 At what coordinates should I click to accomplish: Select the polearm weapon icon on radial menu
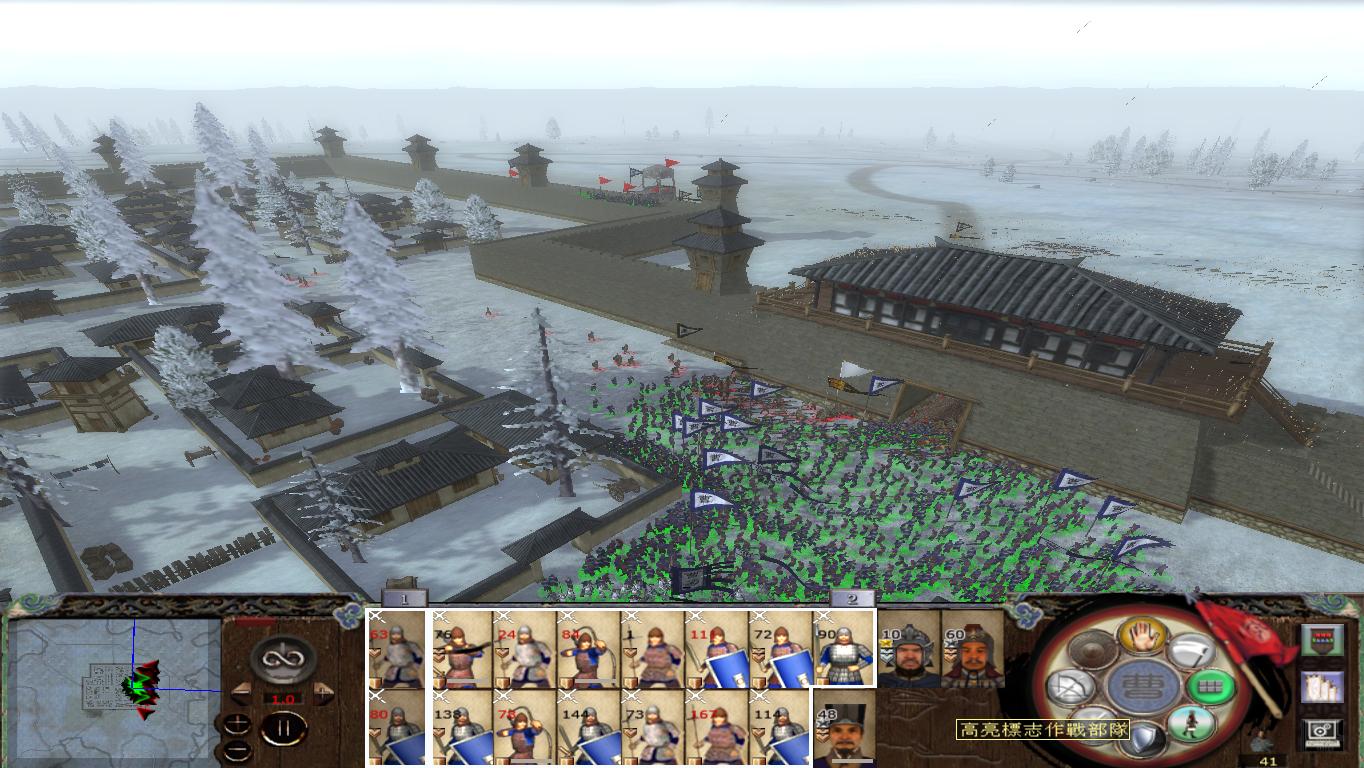[x=1194, y=651]
